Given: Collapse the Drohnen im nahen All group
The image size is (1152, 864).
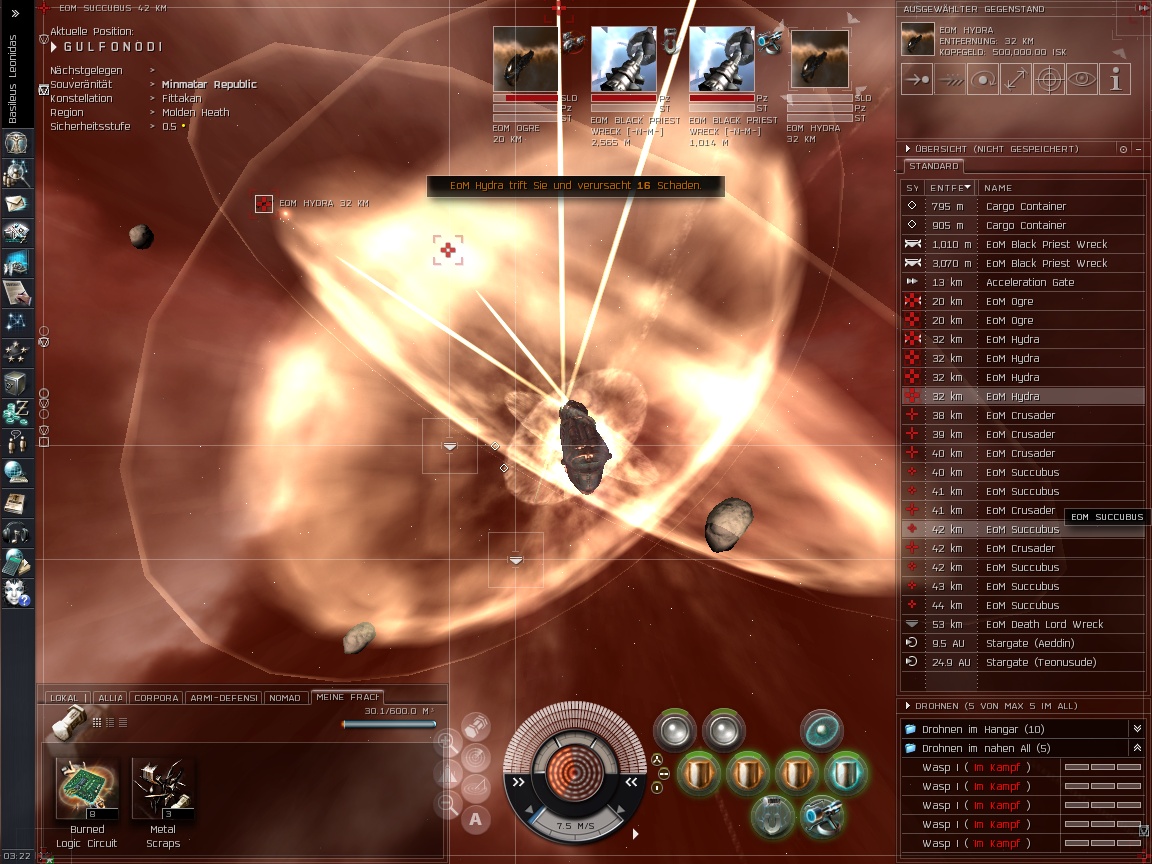Looking at the screenshot, I should (x=1136, y=748).
